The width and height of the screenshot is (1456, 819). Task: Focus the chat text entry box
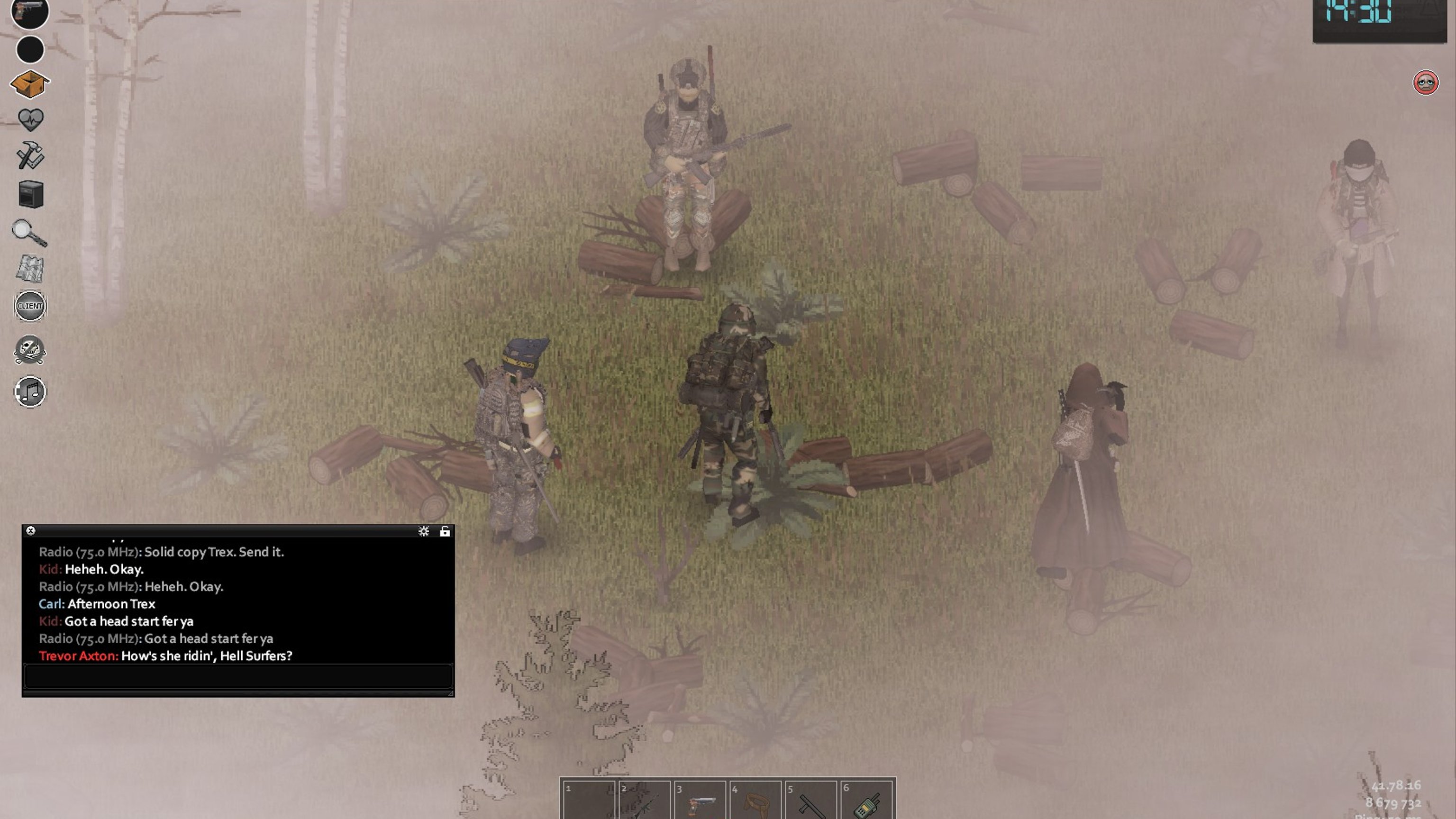238,676
